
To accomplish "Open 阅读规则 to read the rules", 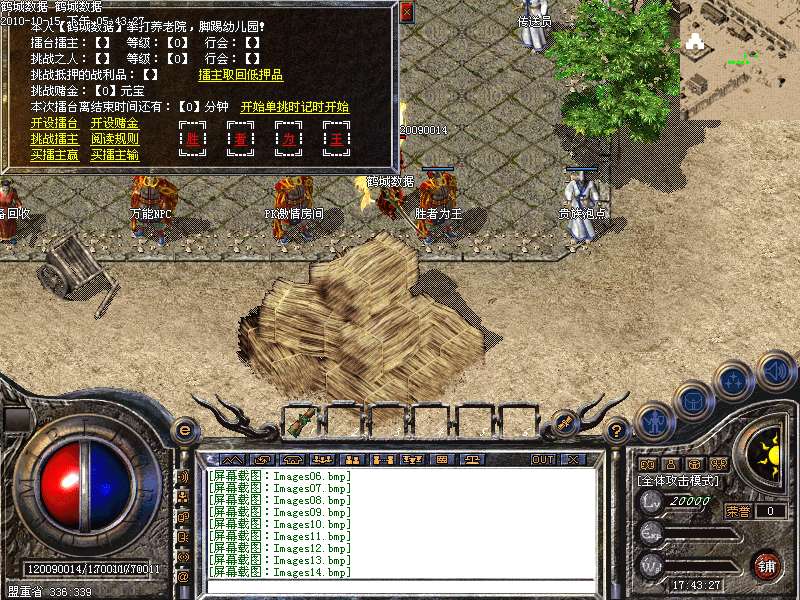I will (115, 139).
